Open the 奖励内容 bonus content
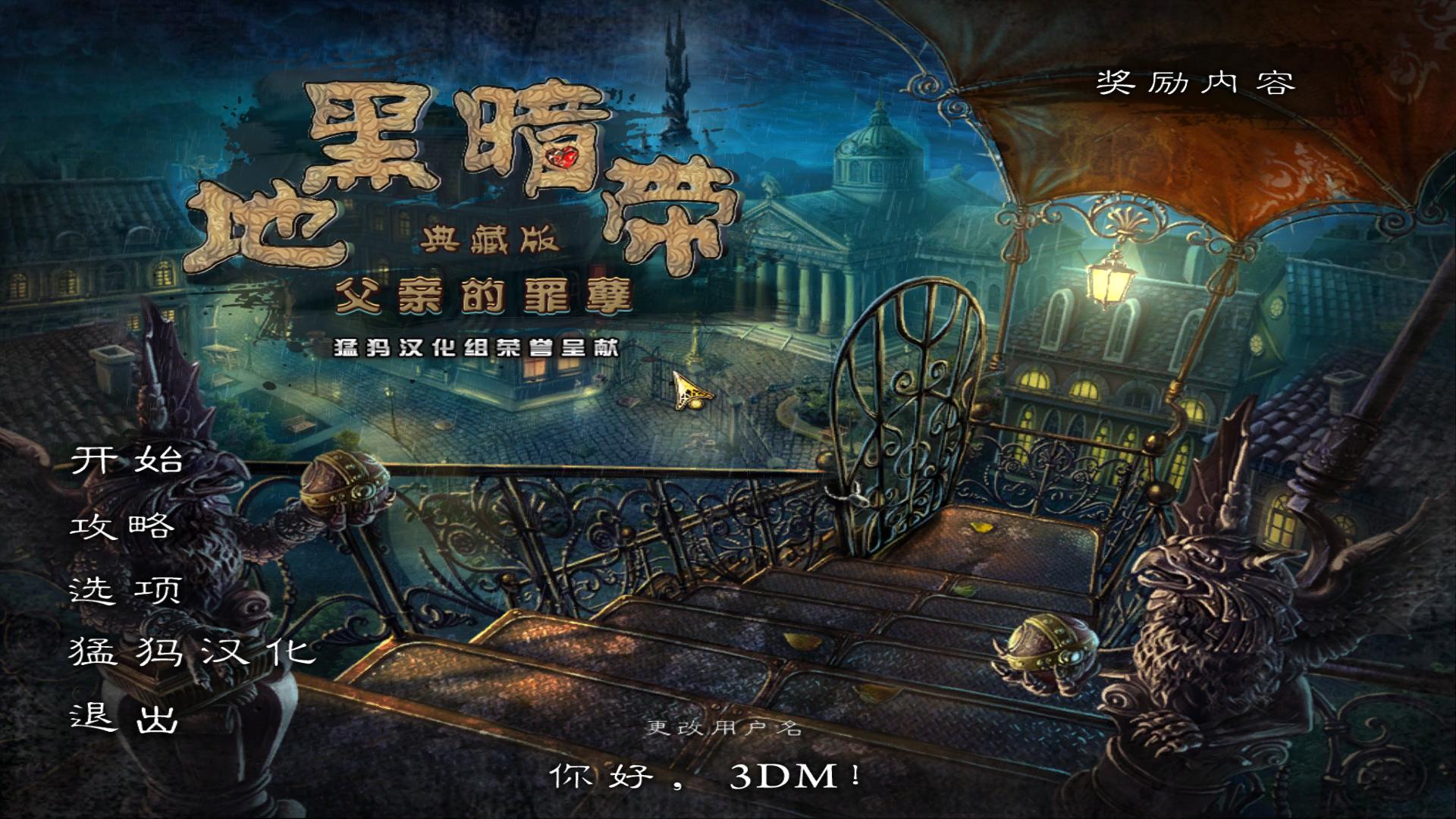The width and height of the screenshot is (1456, 819). pos(1197,83)
